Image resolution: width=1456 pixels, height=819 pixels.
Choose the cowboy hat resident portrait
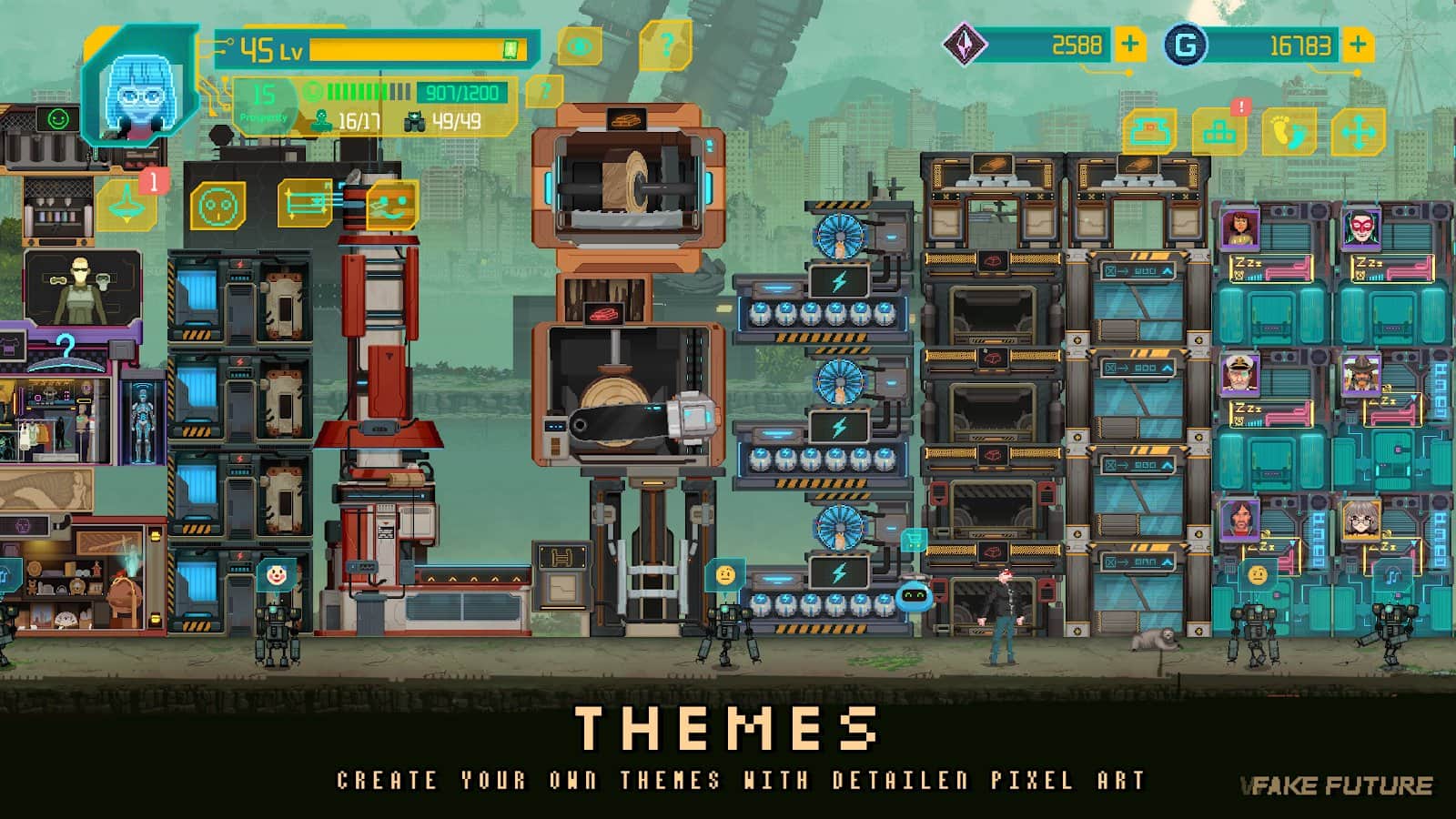pos(1360,373)
